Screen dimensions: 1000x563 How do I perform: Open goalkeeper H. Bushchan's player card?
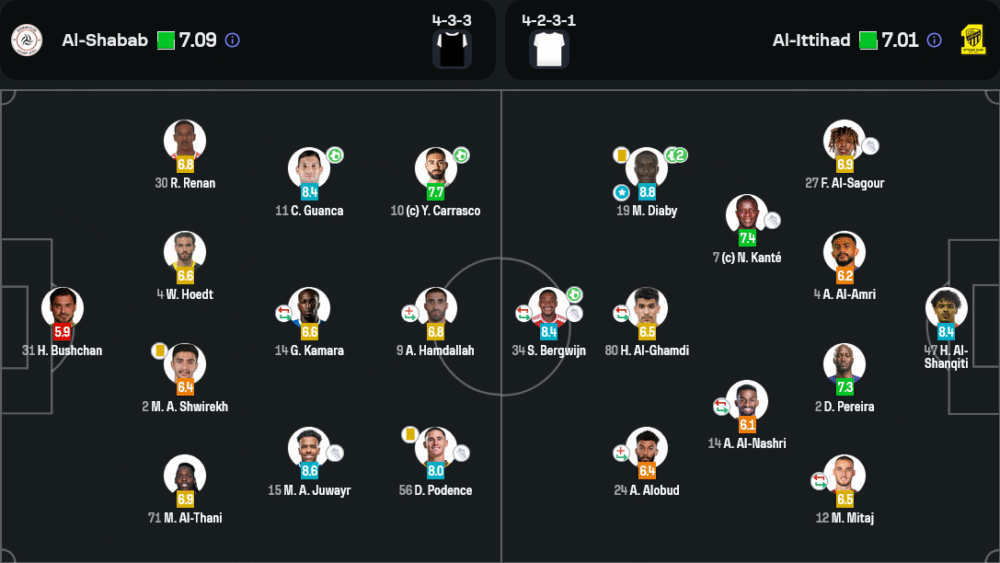pos(62,308)
